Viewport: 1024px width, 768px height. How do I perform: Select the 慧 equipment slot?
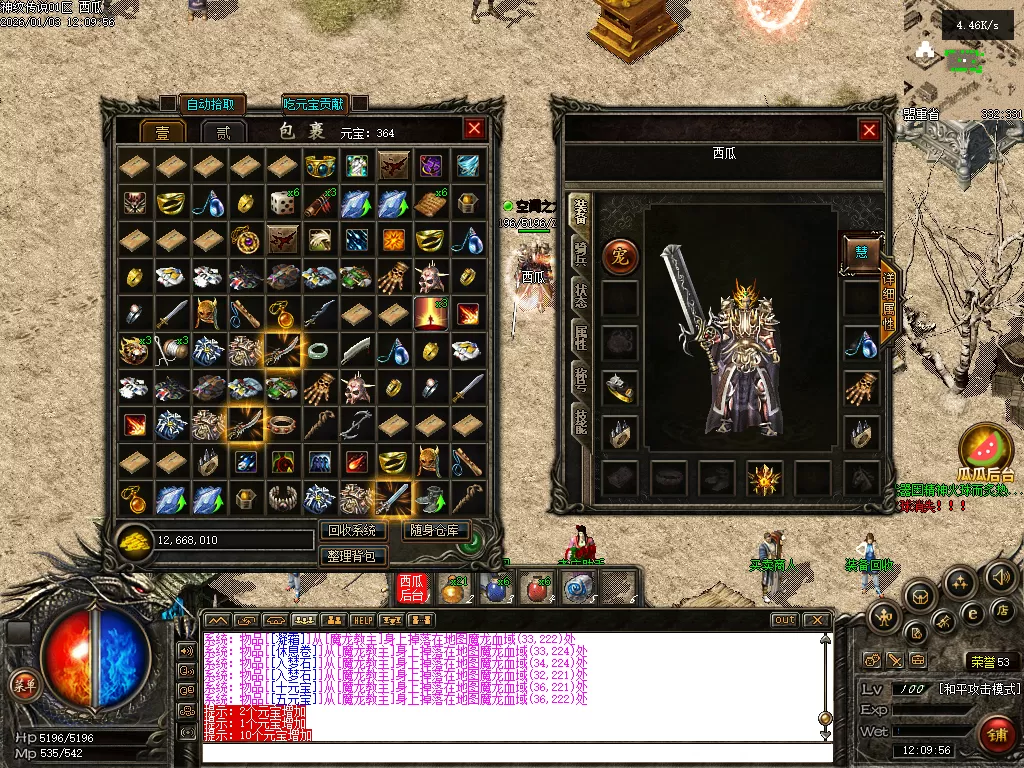point(861,253)
